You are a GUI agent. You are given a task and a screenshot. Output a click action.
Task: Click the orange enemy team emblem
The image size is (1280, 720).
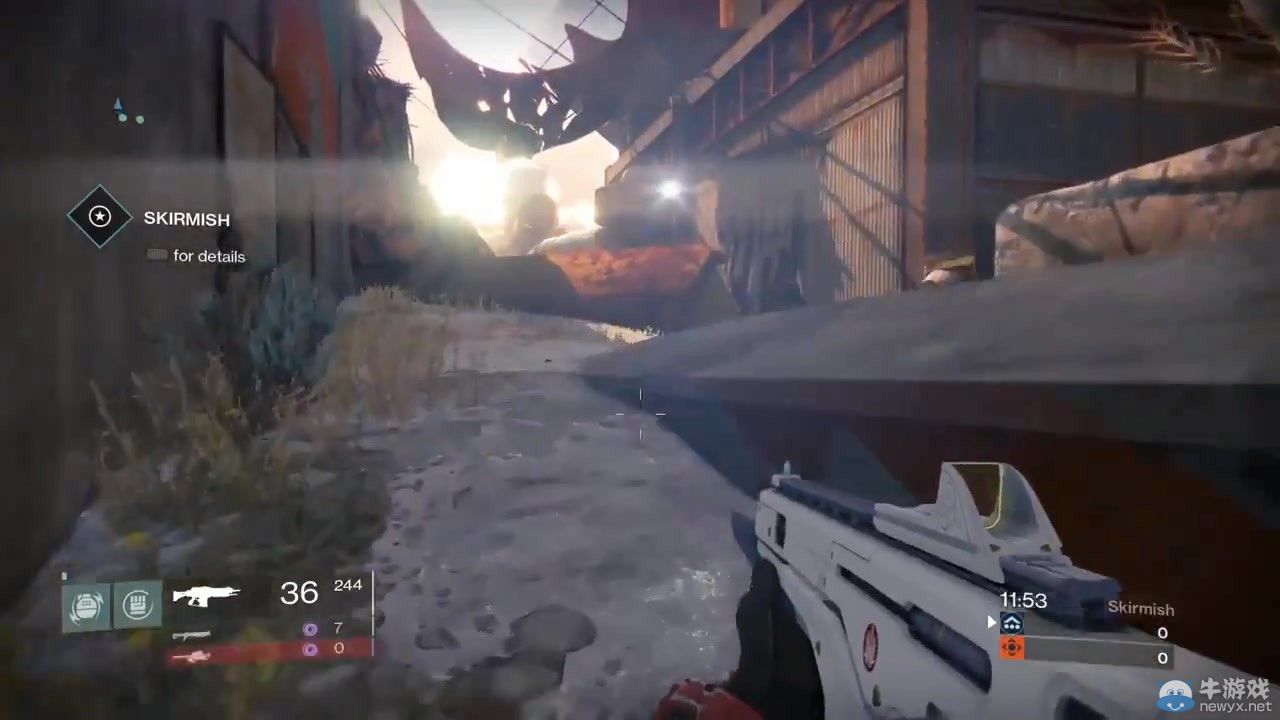coord(1011,647)
